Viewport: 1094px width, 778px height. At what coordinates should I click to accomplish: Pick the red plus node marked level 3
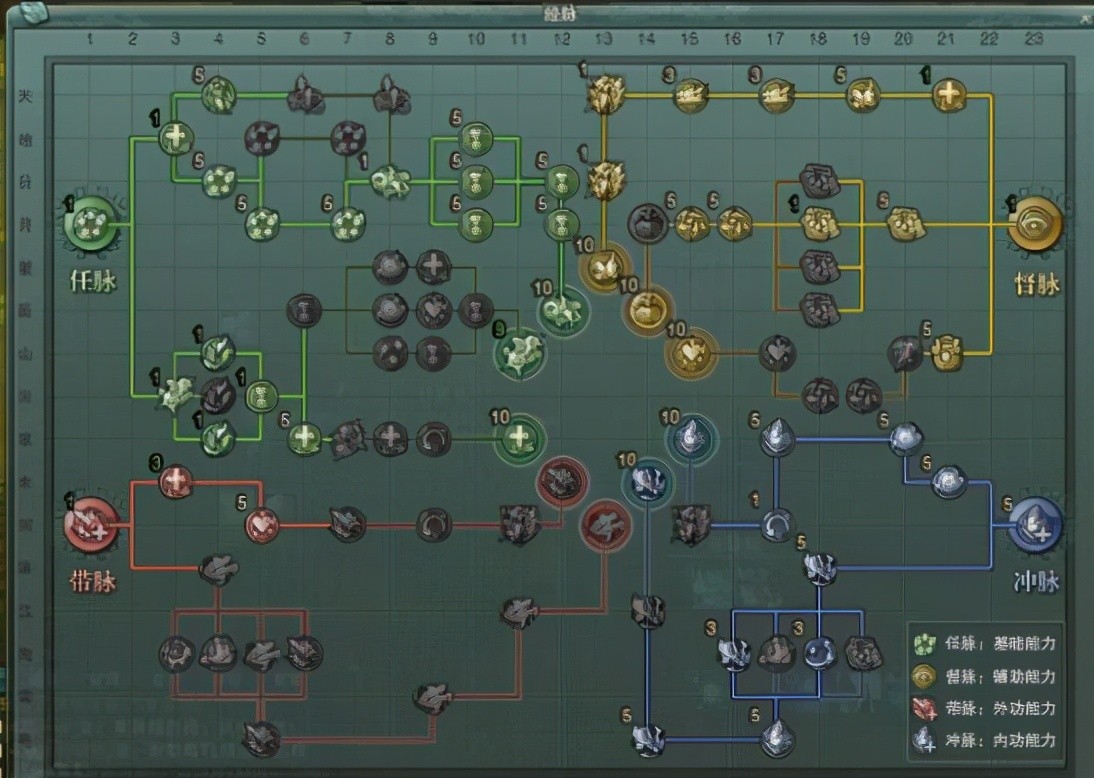click(x=176, y=482)
